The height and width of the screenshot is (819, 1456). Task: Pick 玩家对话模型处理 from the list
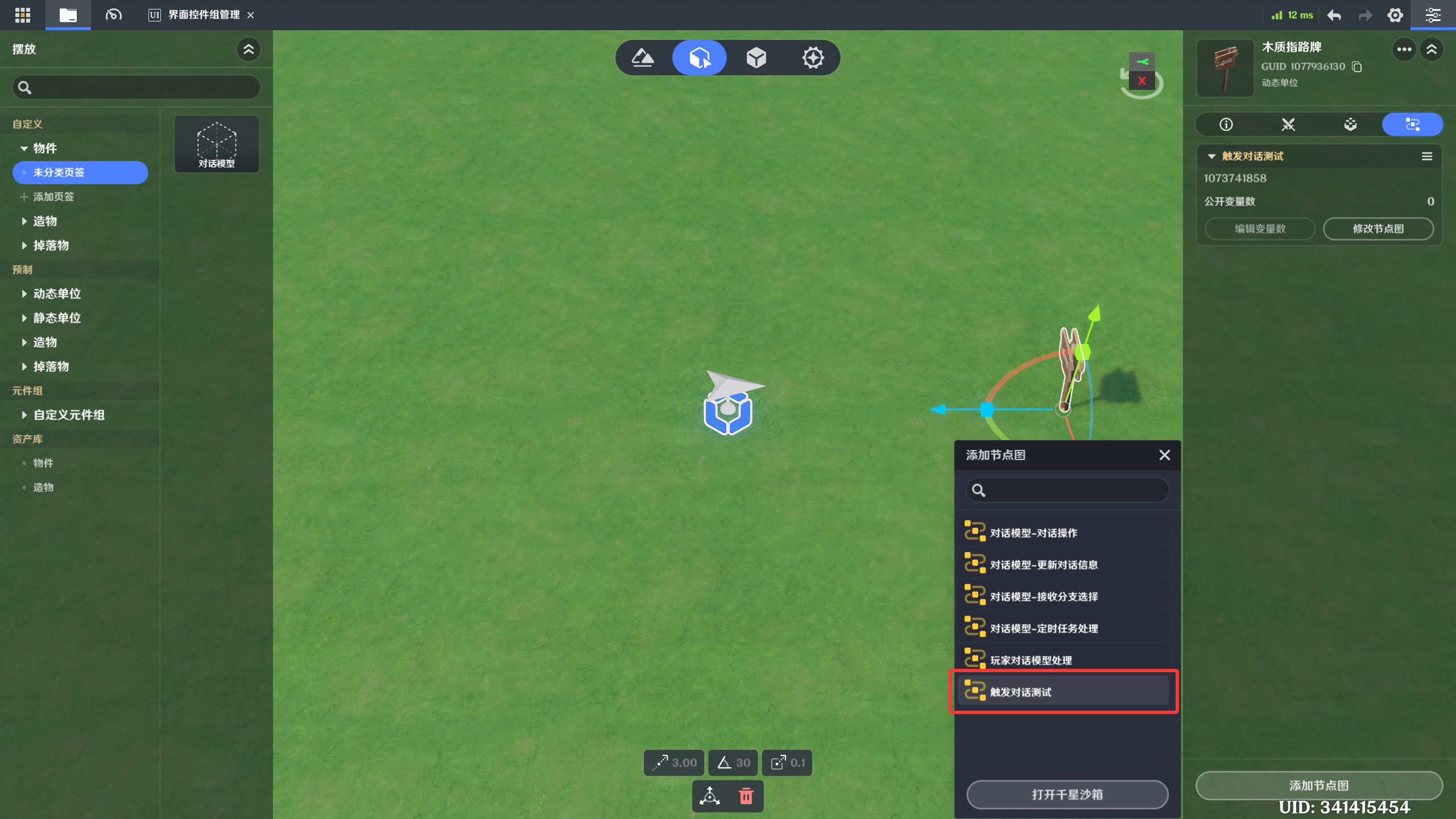(x=1062, y=660)
